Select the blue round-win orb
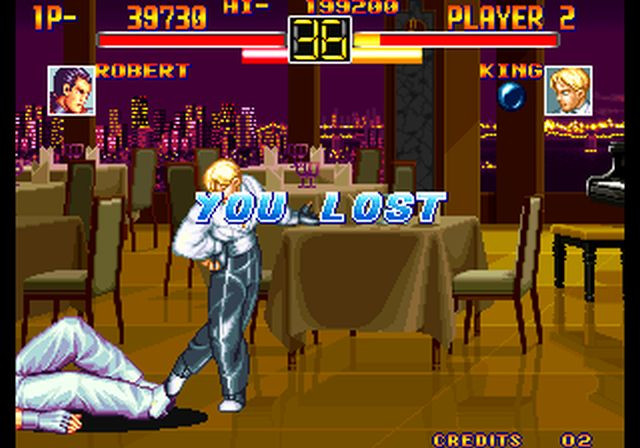Screen dimensions: 640x448 tap(512, 95)
